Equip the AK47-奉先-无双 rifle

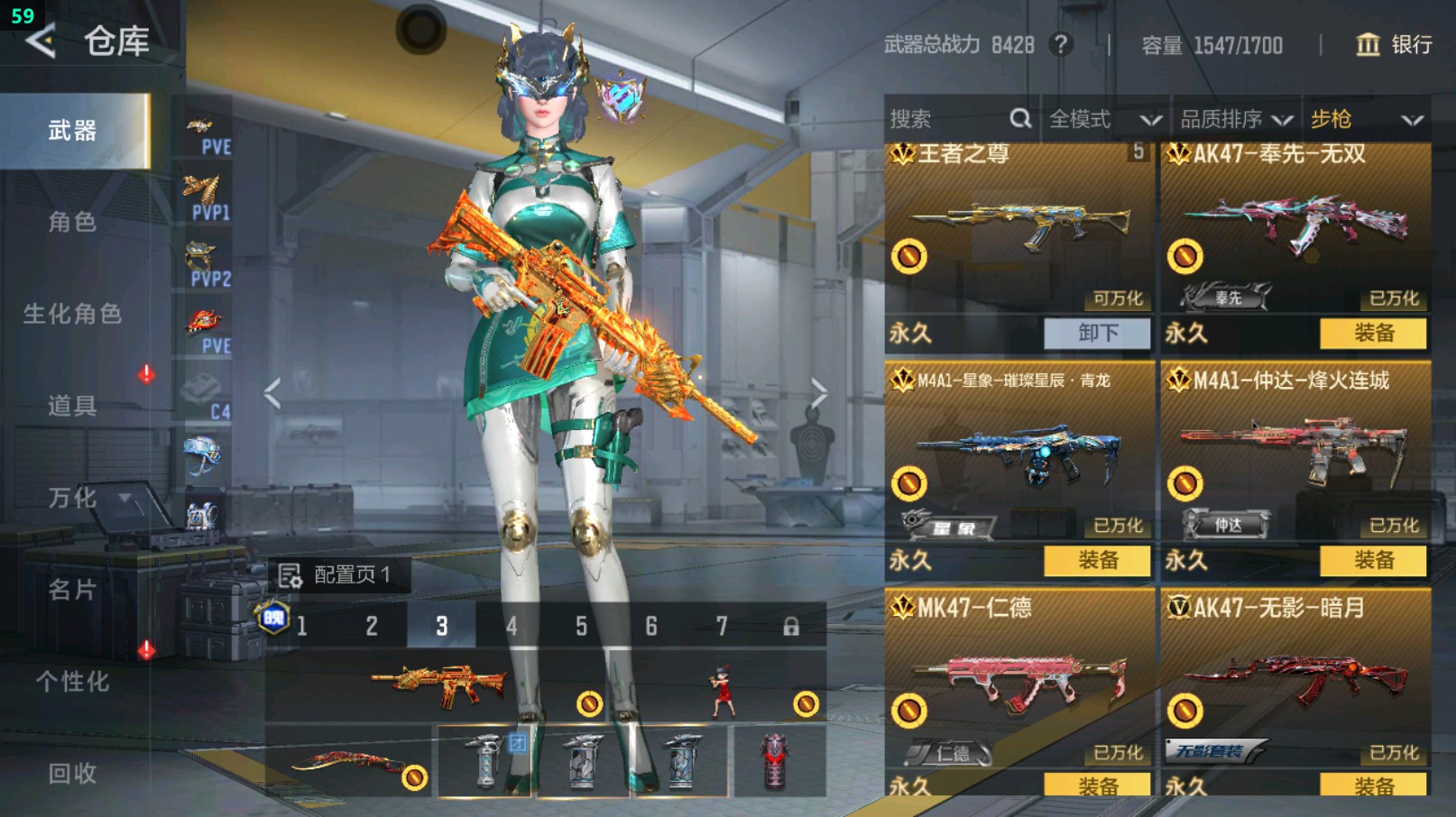(x=1373, y=333)
